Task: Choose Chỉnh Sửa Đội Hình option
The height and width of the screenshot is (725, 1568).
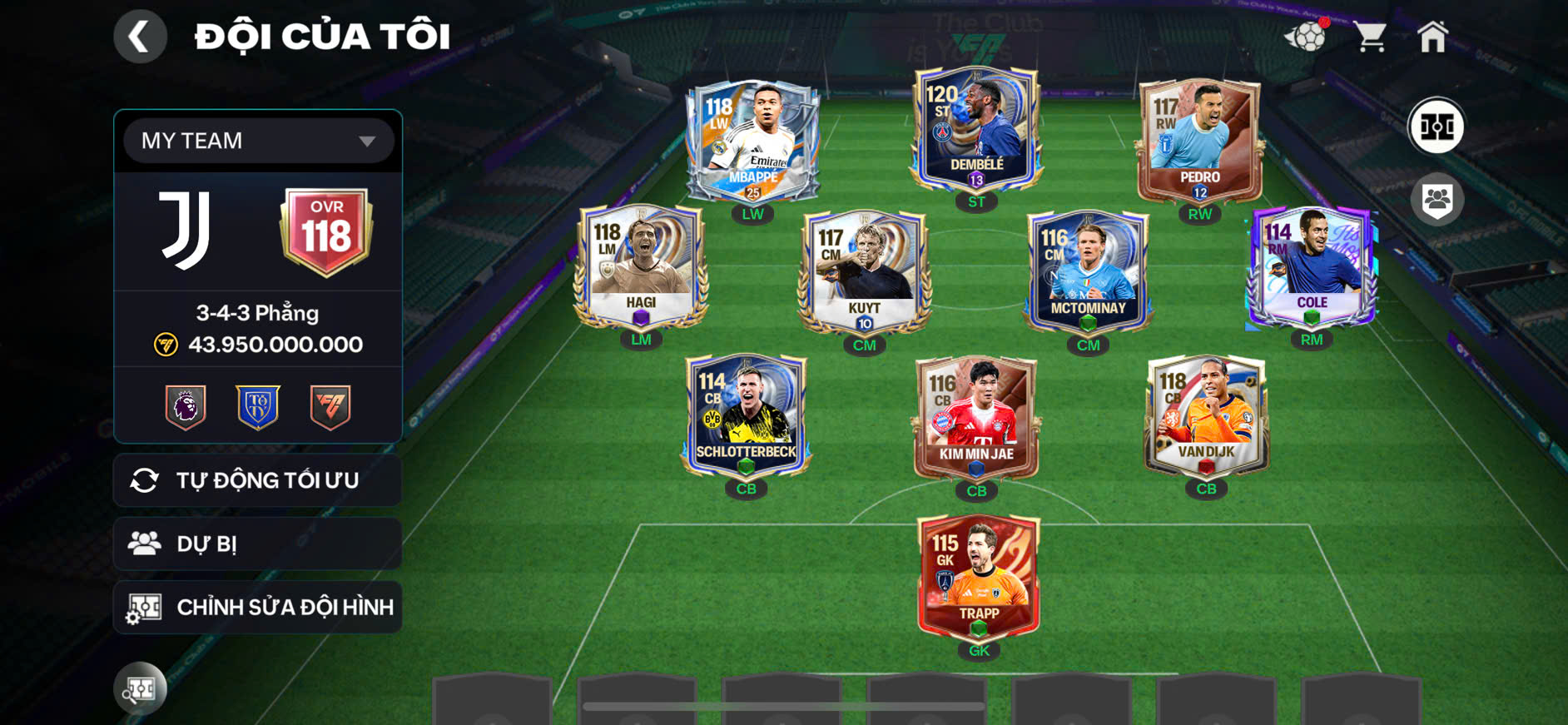Action: tap(258, 608)
